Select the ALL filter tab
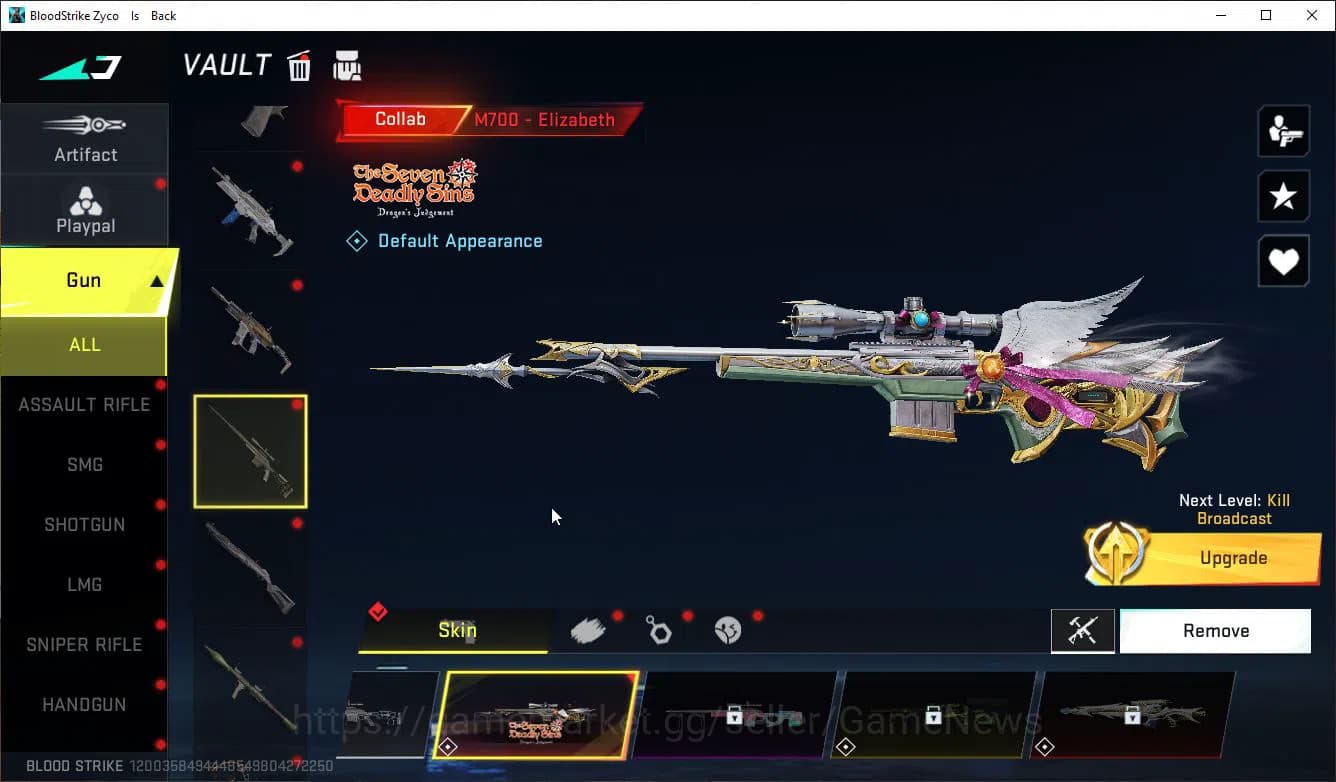1336x782 pixels. coord(85,344)
